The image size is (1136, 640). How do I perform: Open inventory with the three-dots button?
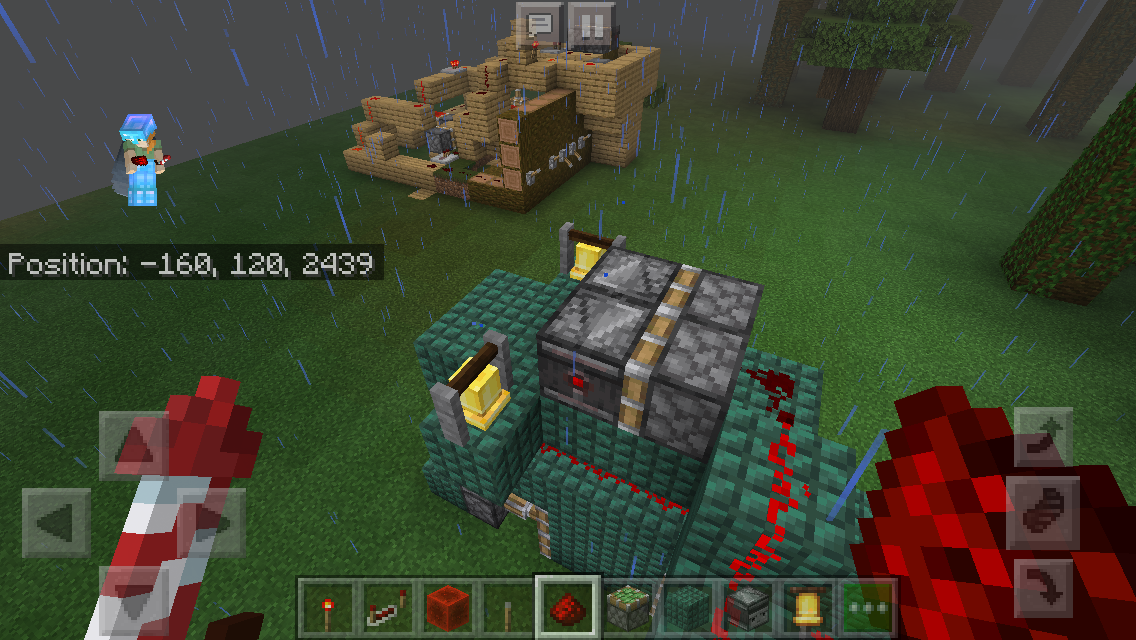tap(867, 607)
